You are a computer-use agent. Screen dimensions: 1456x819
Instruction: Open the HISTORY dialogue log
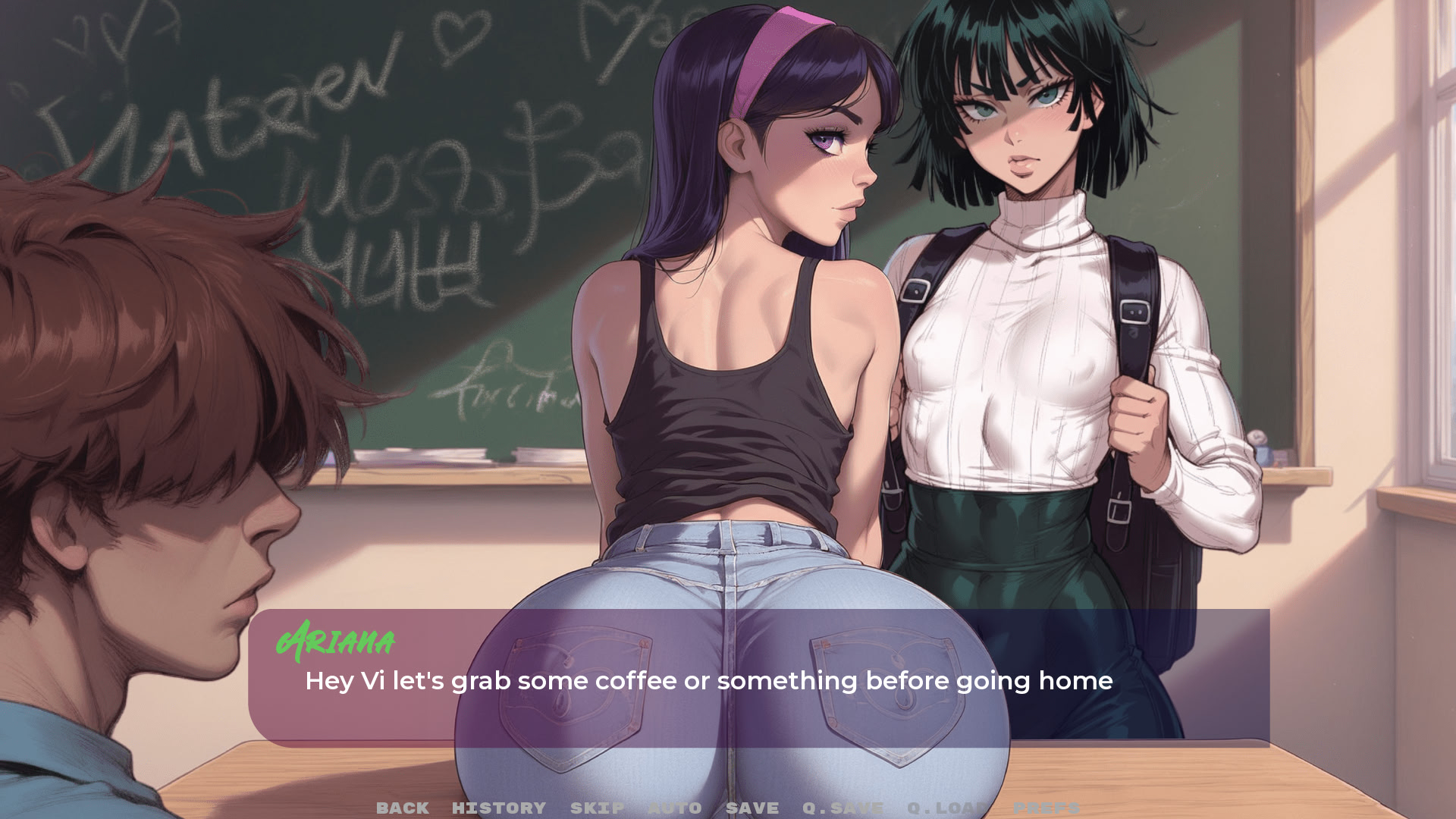(x=498, y=808)
